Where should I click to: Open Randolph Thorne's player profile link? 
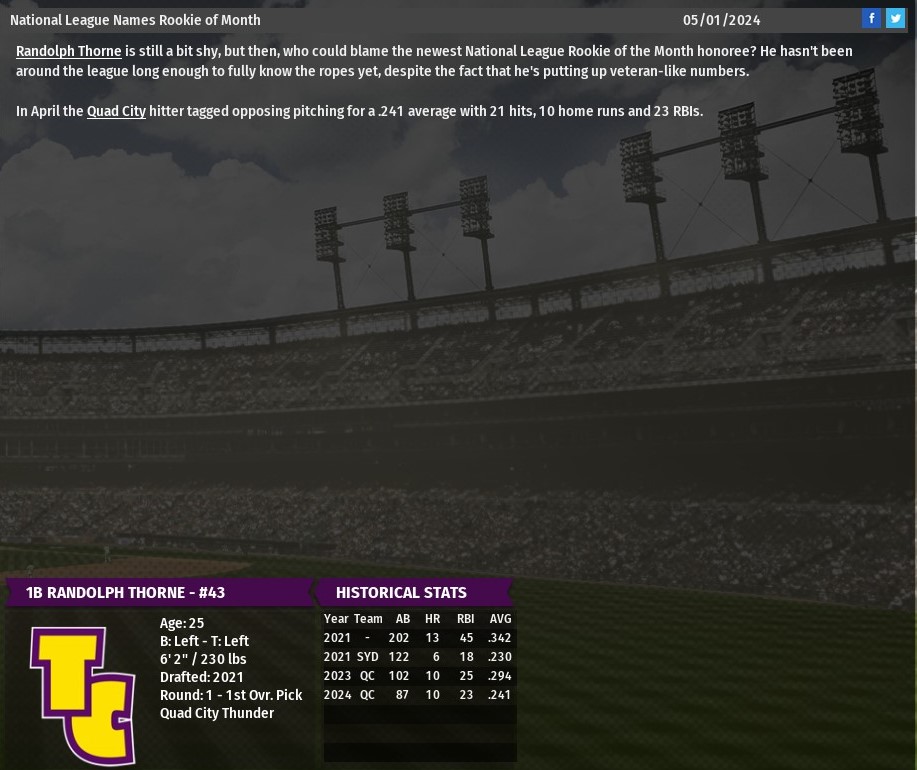tap(68, 51)
